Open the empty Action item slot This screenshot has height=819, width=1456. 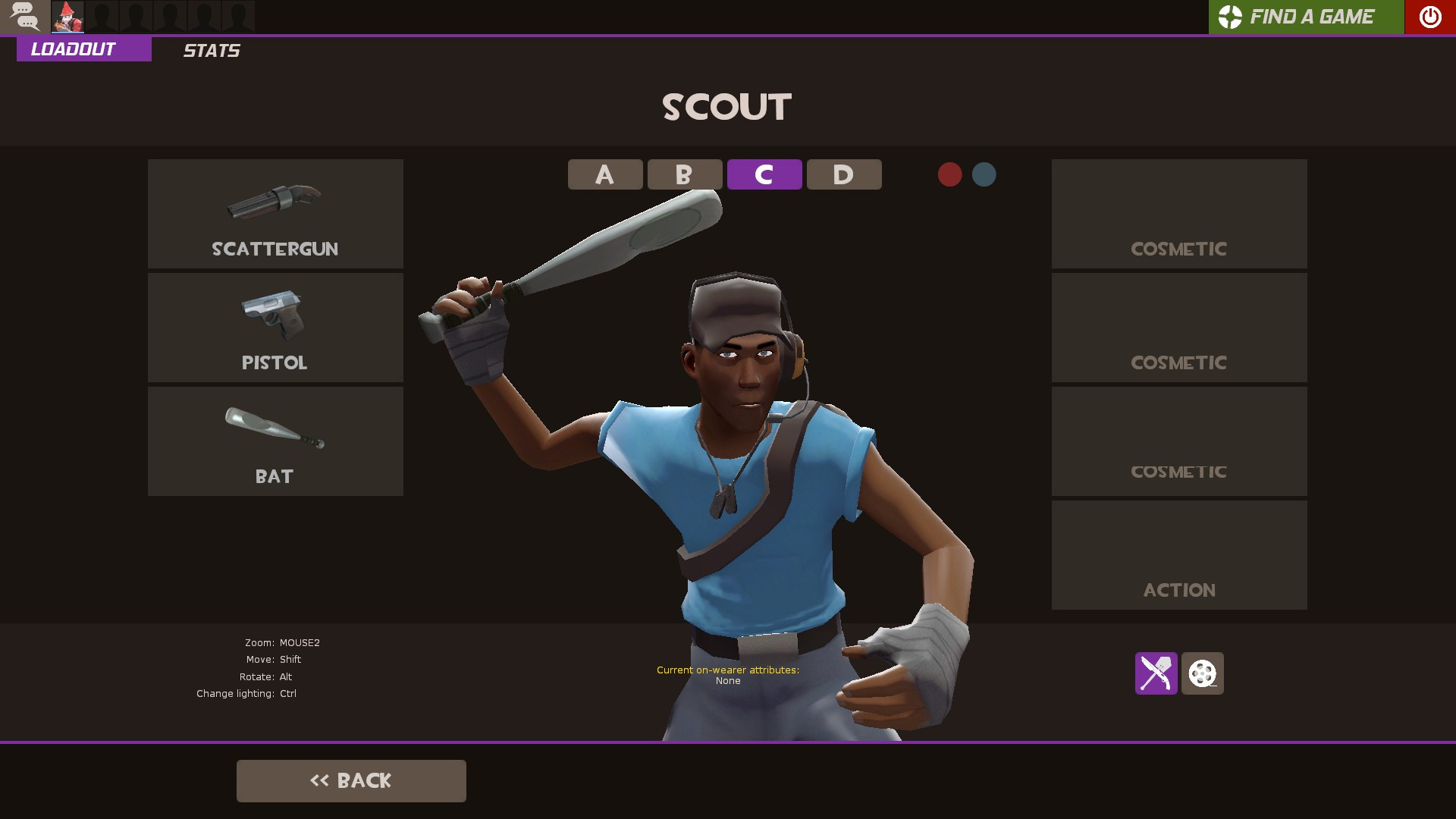pyautogui.click(x=1178, y=554)
